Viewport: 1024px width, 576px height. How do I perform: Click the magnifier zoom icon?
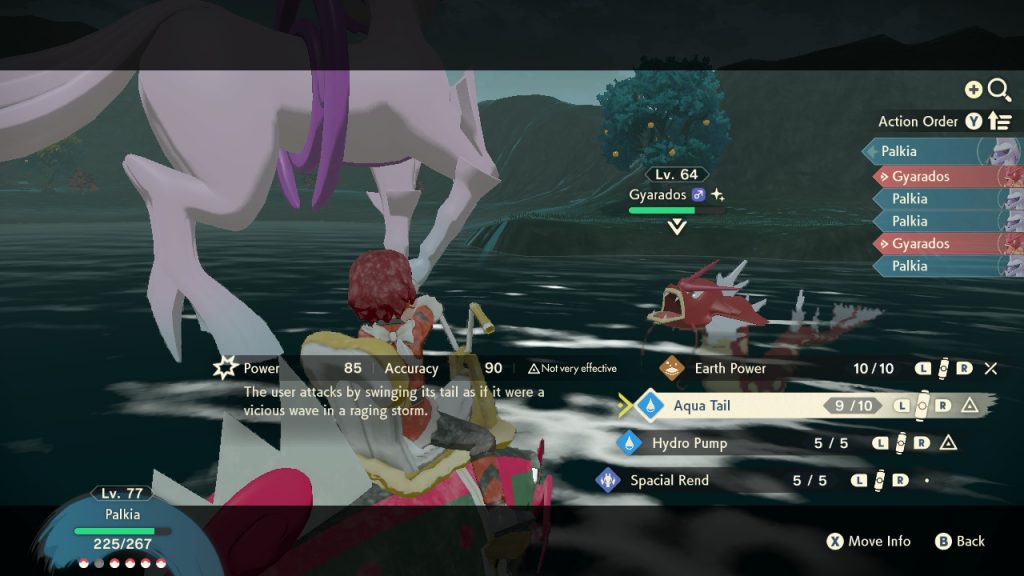click(998, 91)
